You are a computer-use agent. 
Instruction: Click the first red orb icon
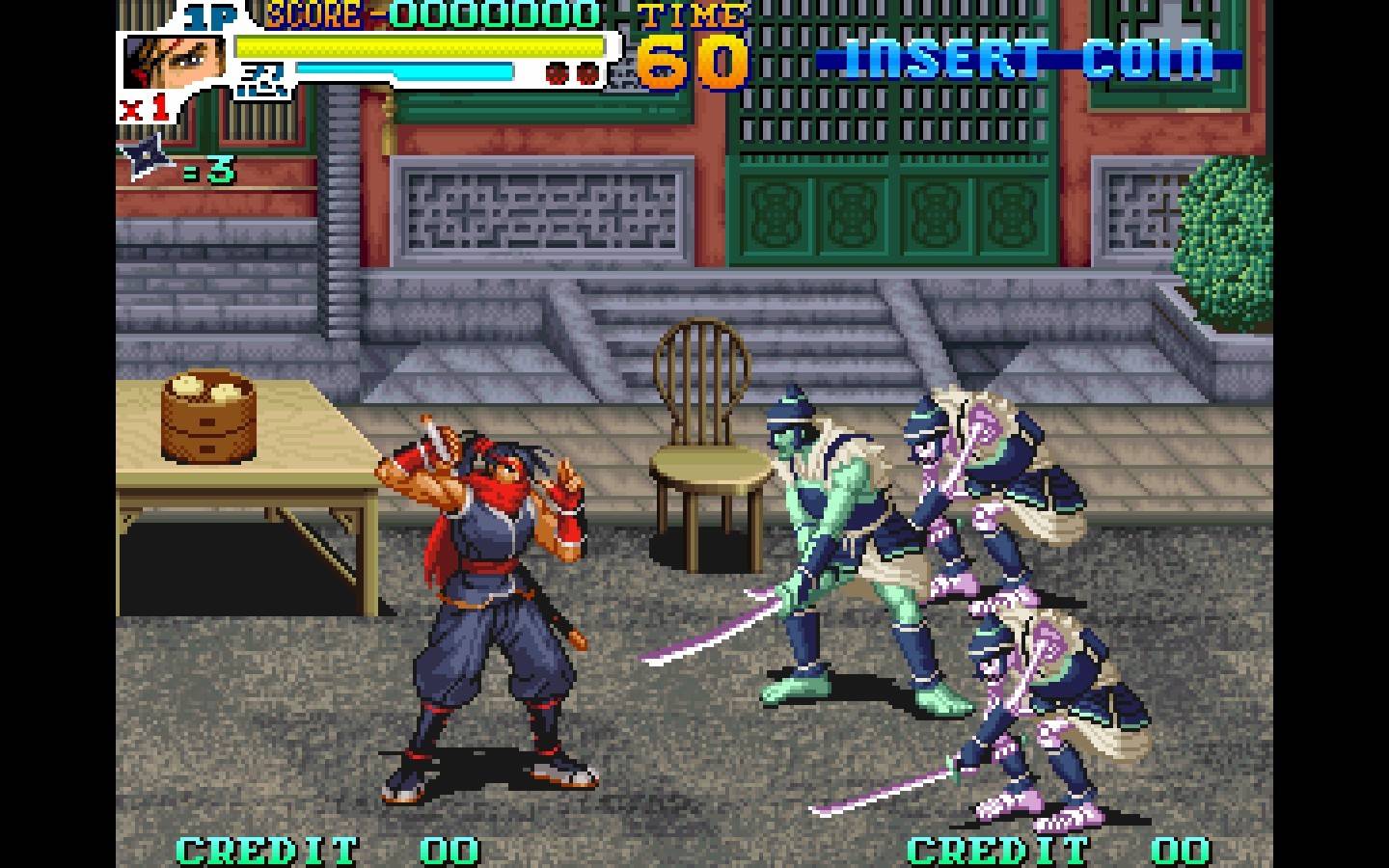tap(556, 69)
